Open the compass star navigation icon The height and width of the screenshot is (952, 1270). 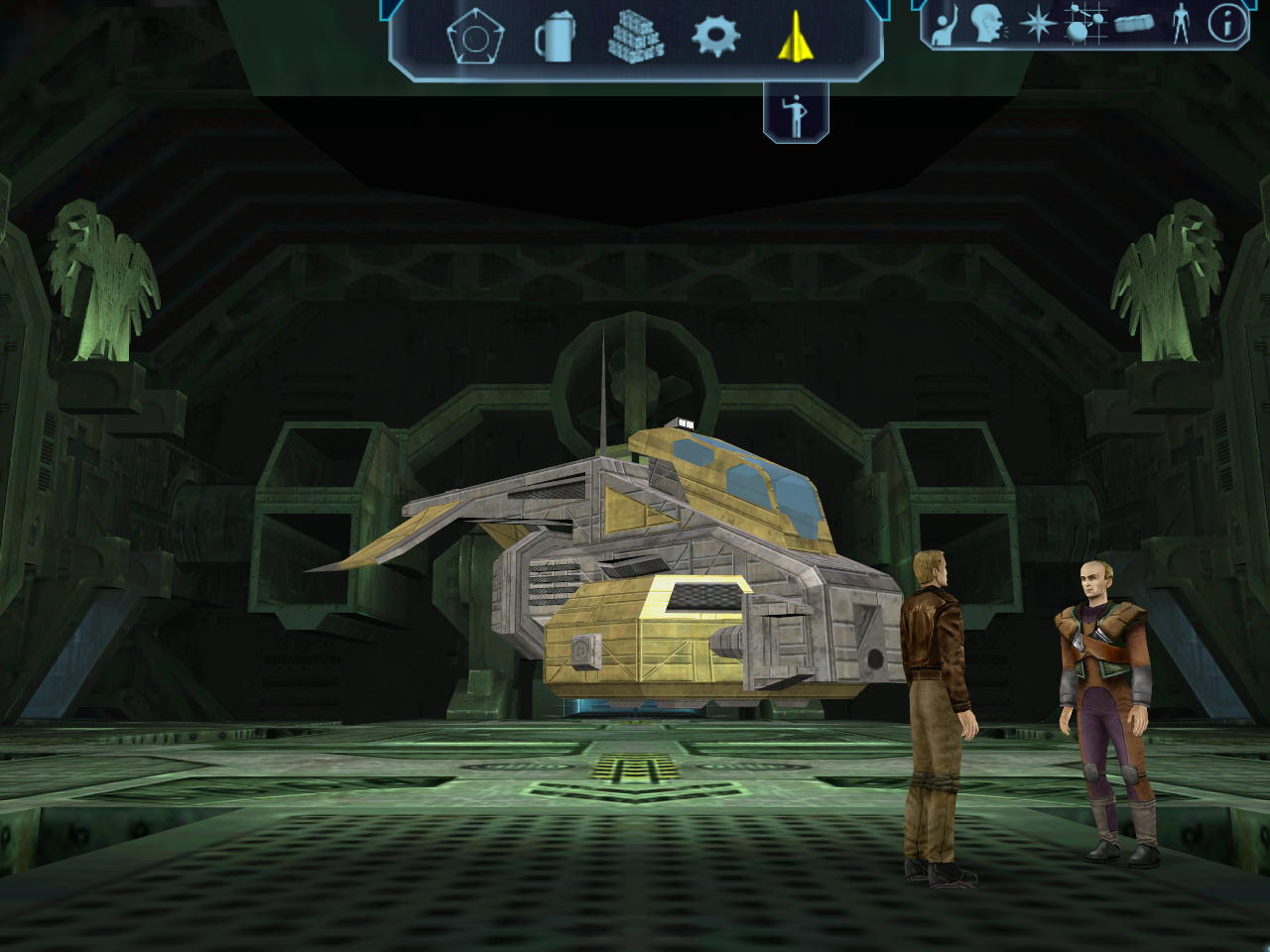pyautogui.click(x=1037, y=24)
